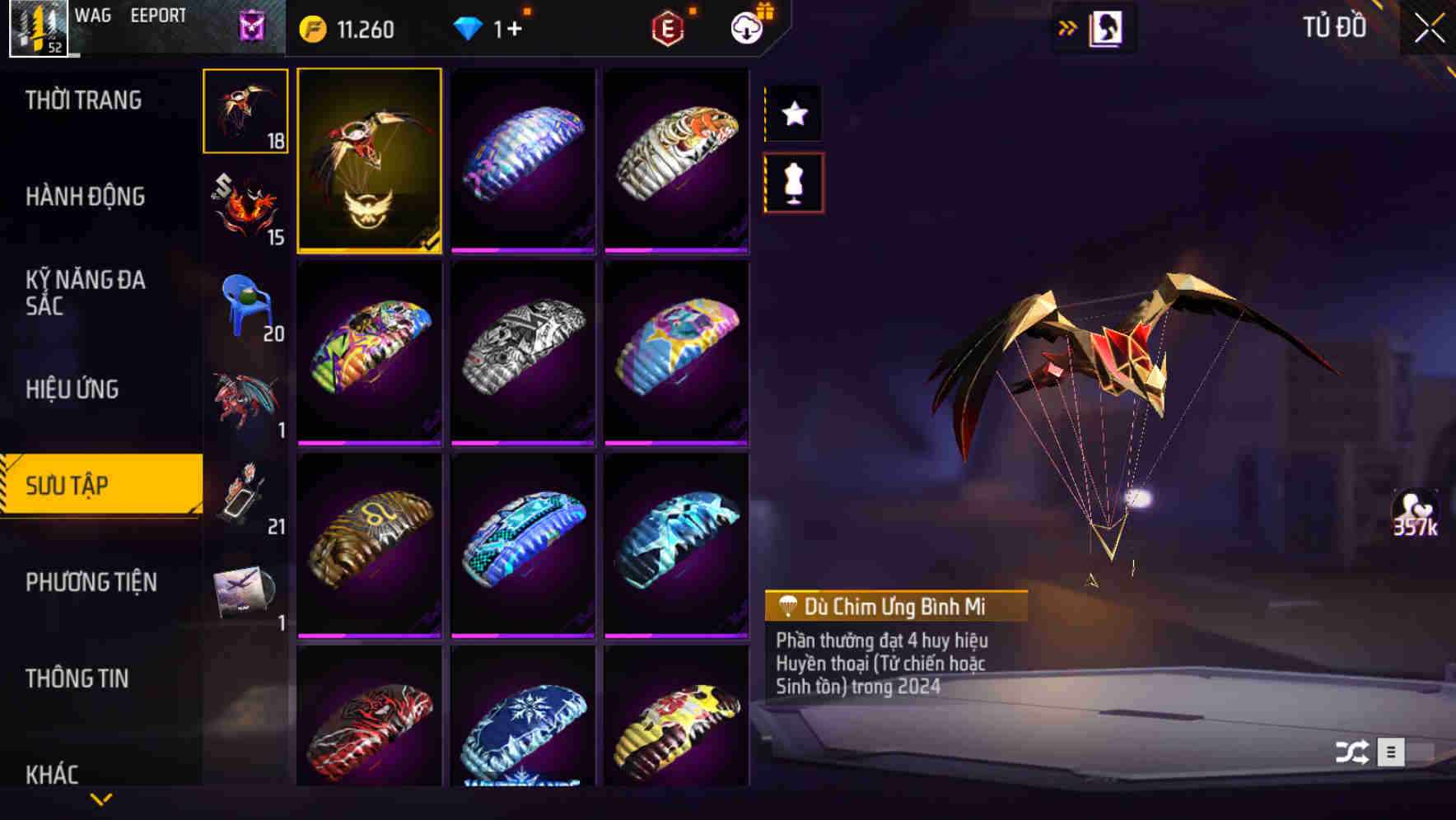This screenshot has width=1456, height=820.
Task: Toggle the star favorite marker for this parachute
Action: [x=793, y=114]
